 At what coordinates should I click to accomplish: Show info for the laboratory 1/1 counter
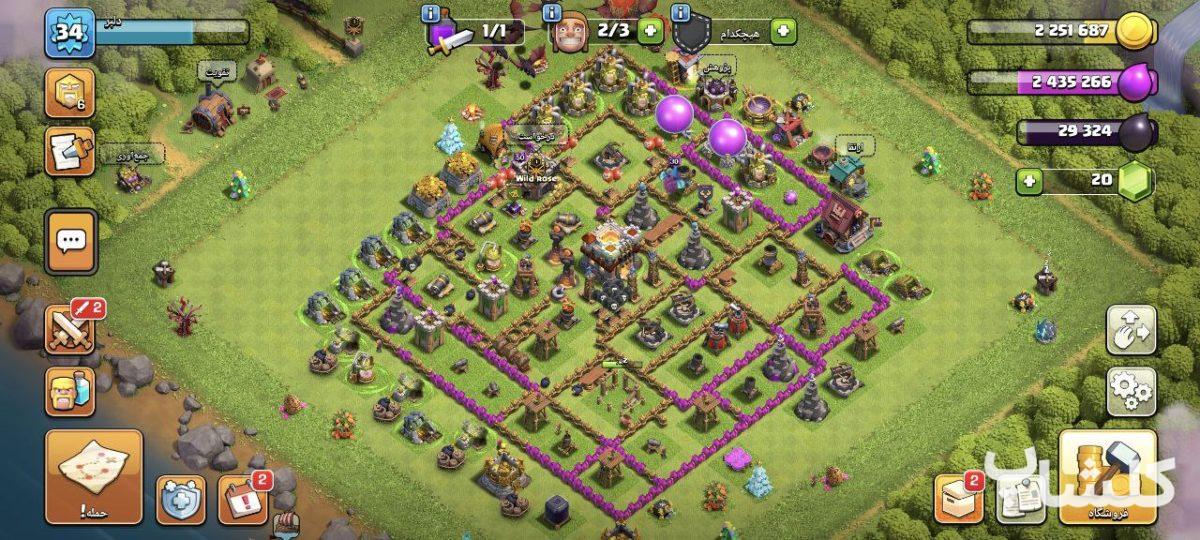coord(430,13)
